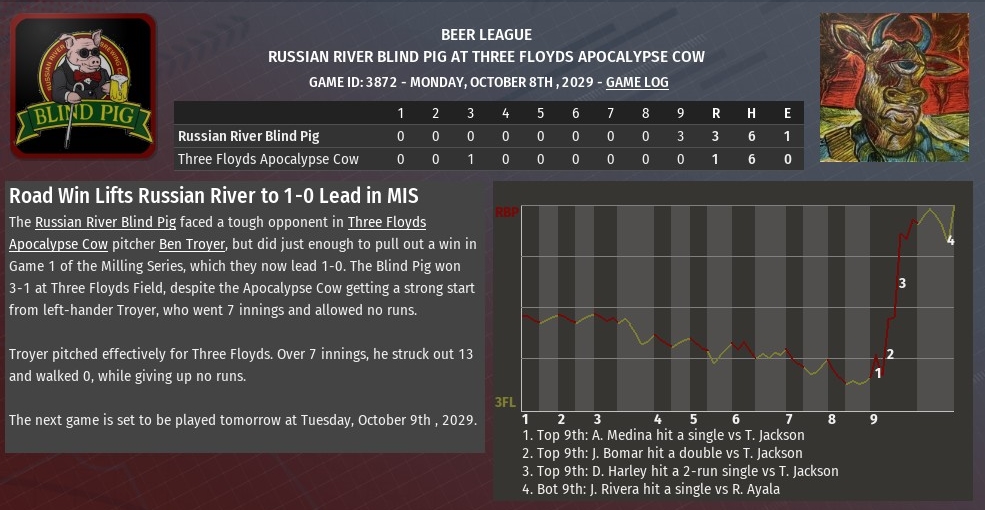This screenshot has width=985, height=510.
Task: Click the Apocalypse Cow team artwork
Action: (x=894, y=88)
